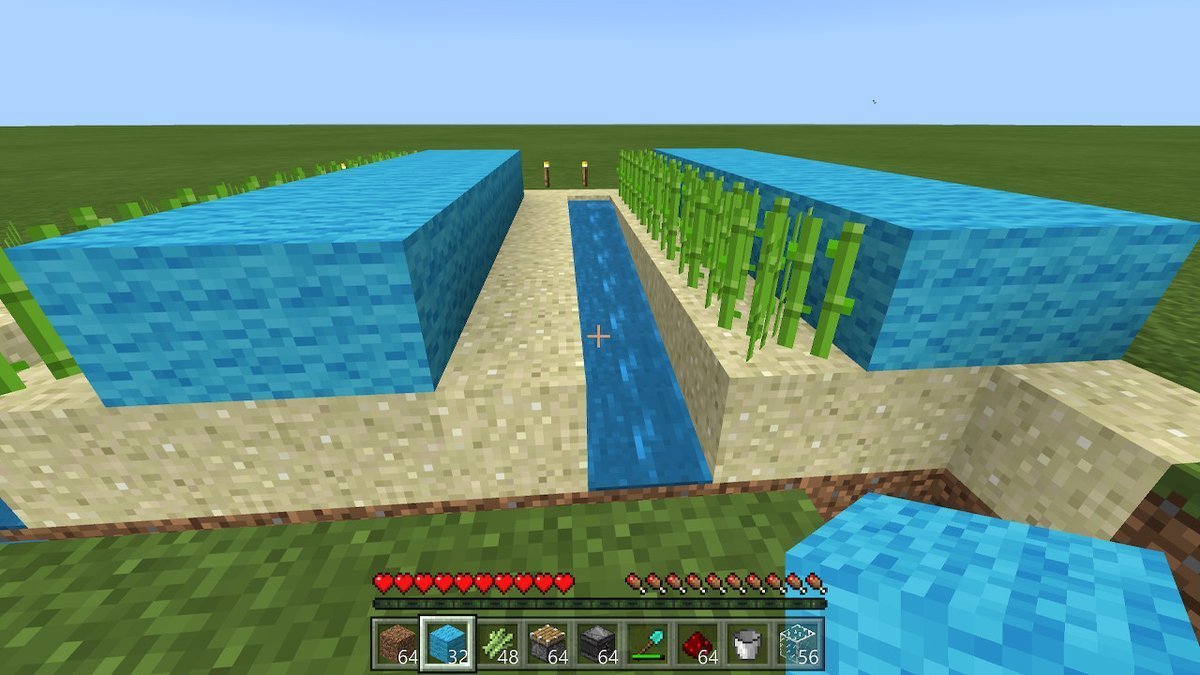The image size is (1200, 675).
Task: Select the dirt block hotbar slot
Action: click(396, 643)
